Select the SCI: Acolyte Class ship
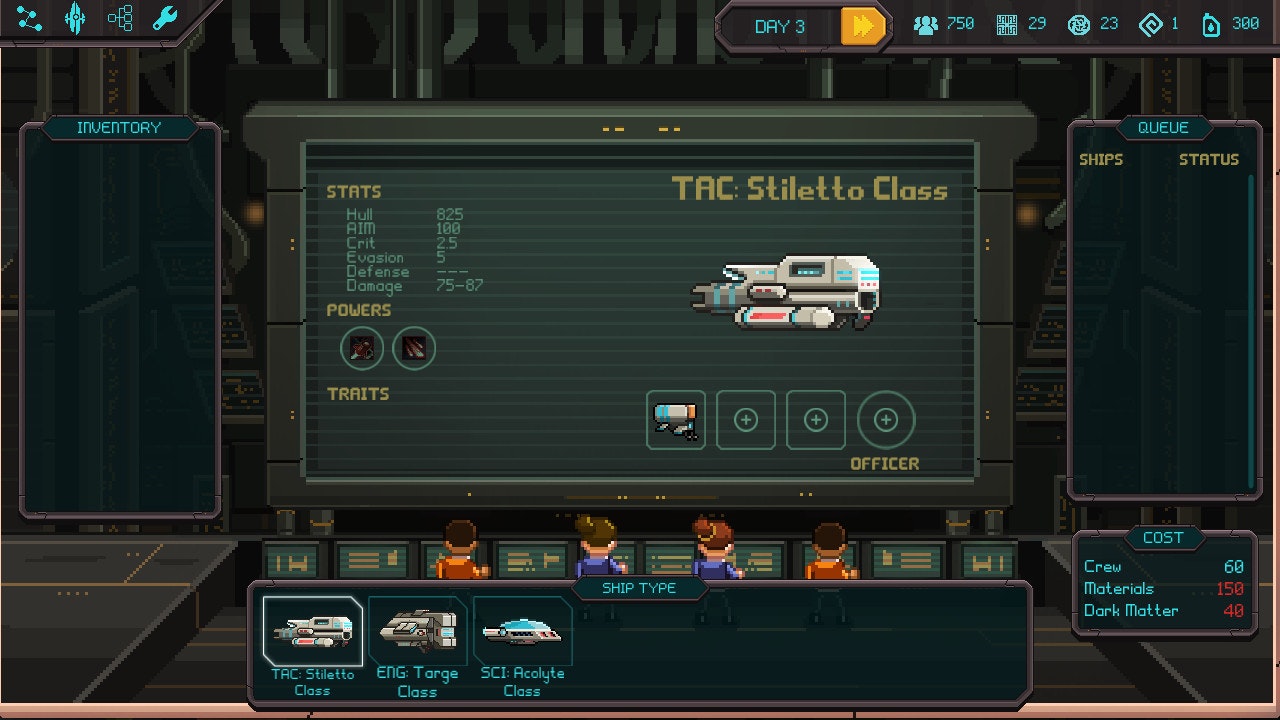1280x720 pixels. click(521, 629)
